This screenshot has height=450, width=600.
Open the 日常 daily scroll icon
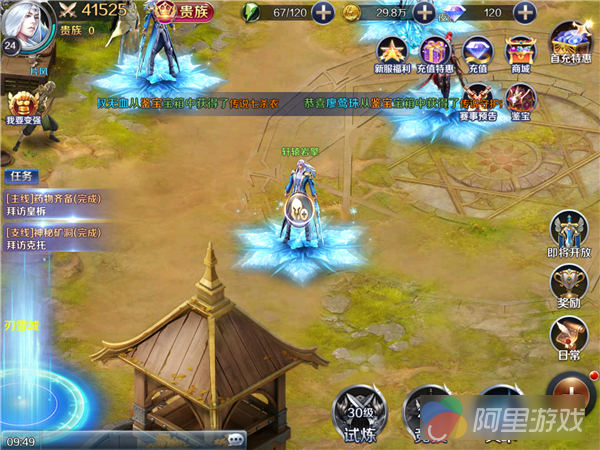[x=568, y=338]
